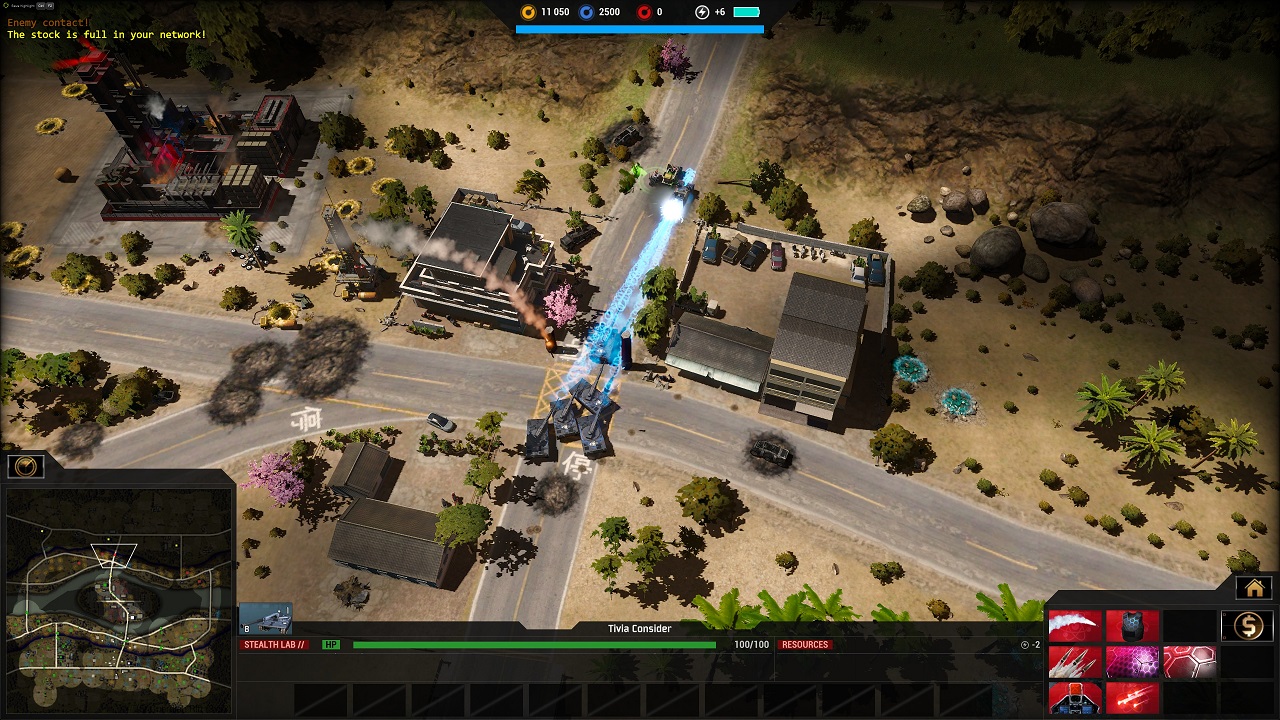This screenshot has height=720, width=1280.
Task: Click the gold home icon above research panel
Action: (1255, 588)
